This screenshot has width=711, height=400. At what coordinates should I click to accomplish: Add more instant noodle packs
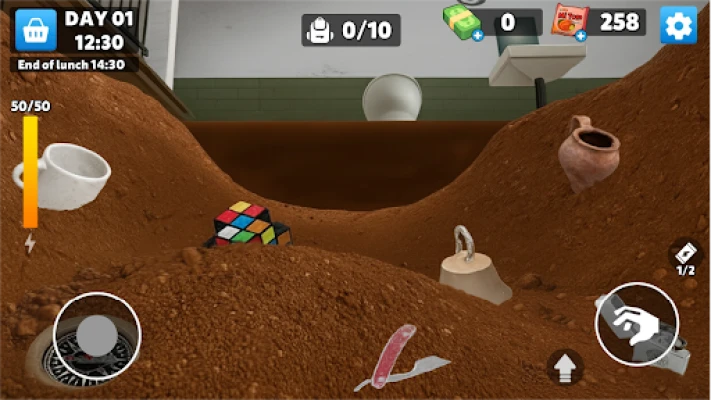580,36
